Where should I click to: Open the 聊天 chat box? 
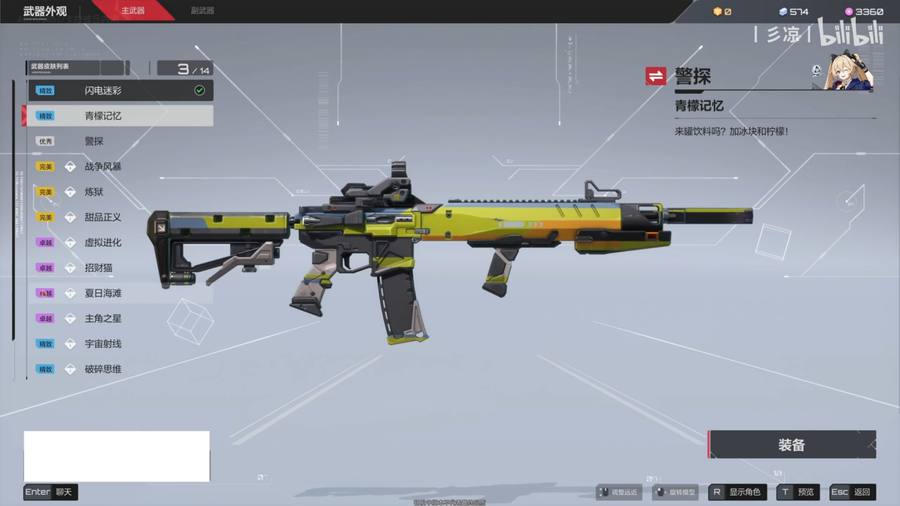click(x=51, y=492)
